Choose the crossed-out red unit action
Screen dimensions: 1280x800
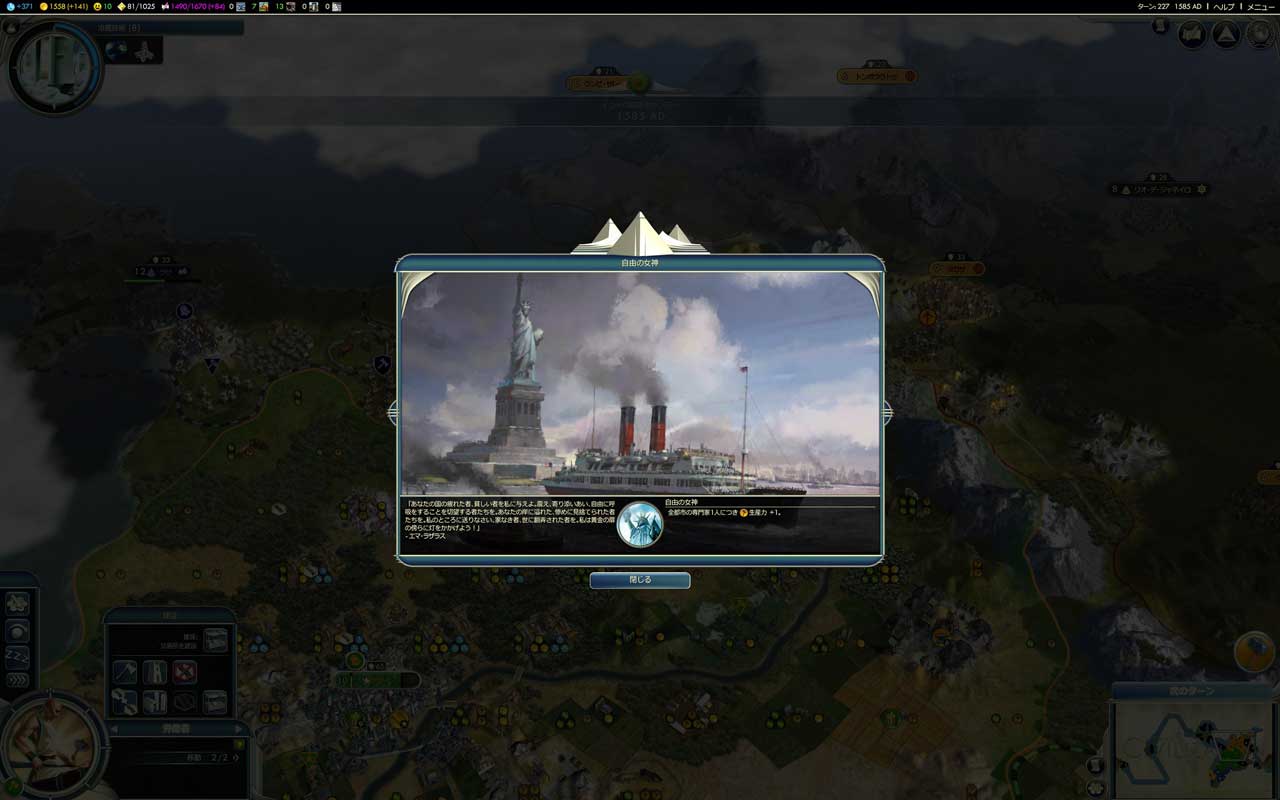(x=184, y=672)
